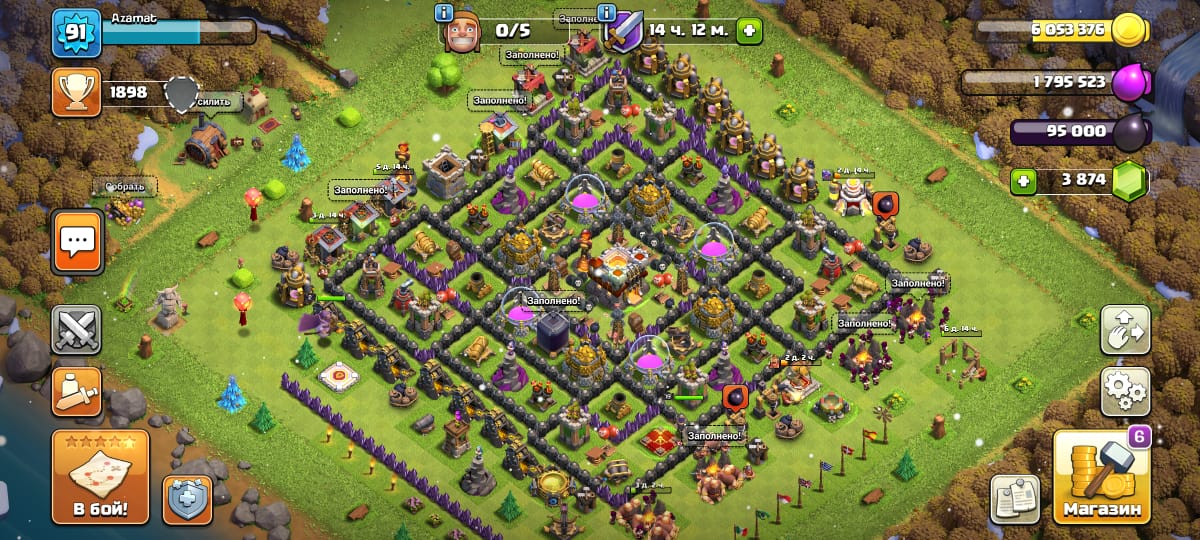
Task: Open the Магазин shop
Action: coord(1101,477)
